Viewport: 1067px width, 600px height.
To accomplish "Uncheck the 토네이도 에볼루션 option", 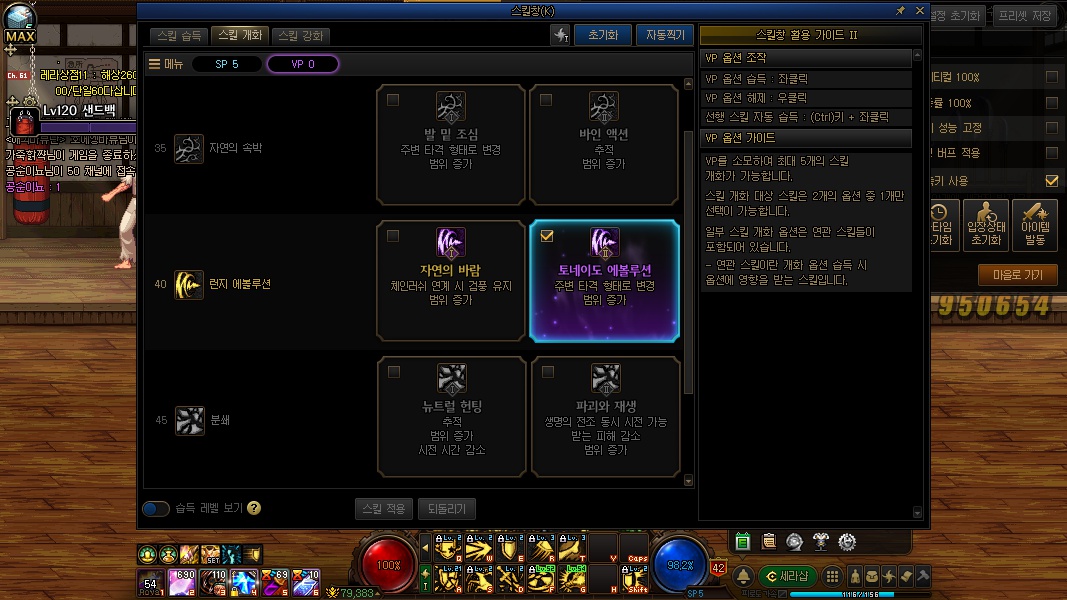I will pyautogui.click(x=546, y=237).
